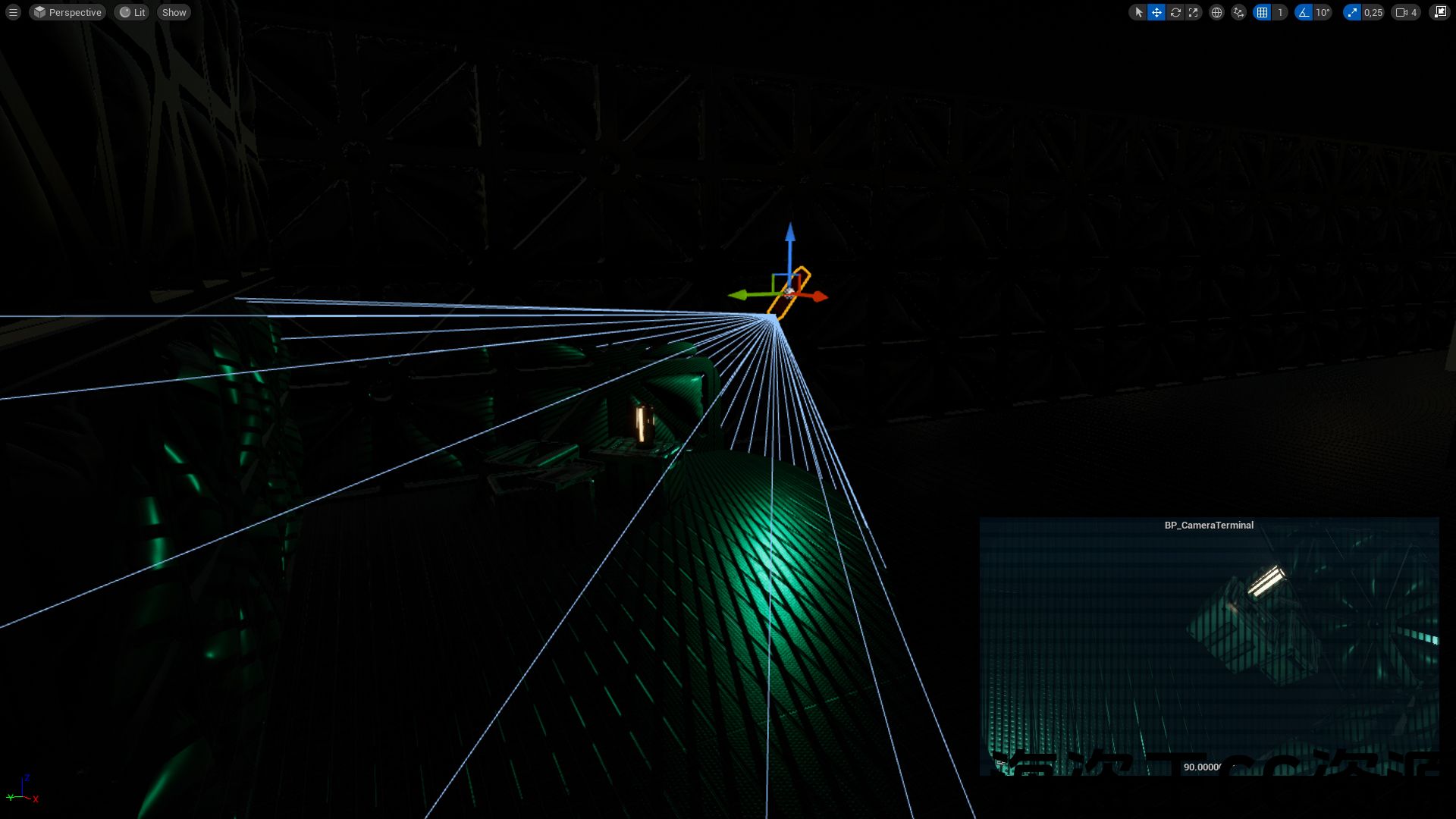This screenshot has width=1456, height=819.
Task: Adjust the camera speed setting
Action: pyautogui.click(x=1406, y=12)
